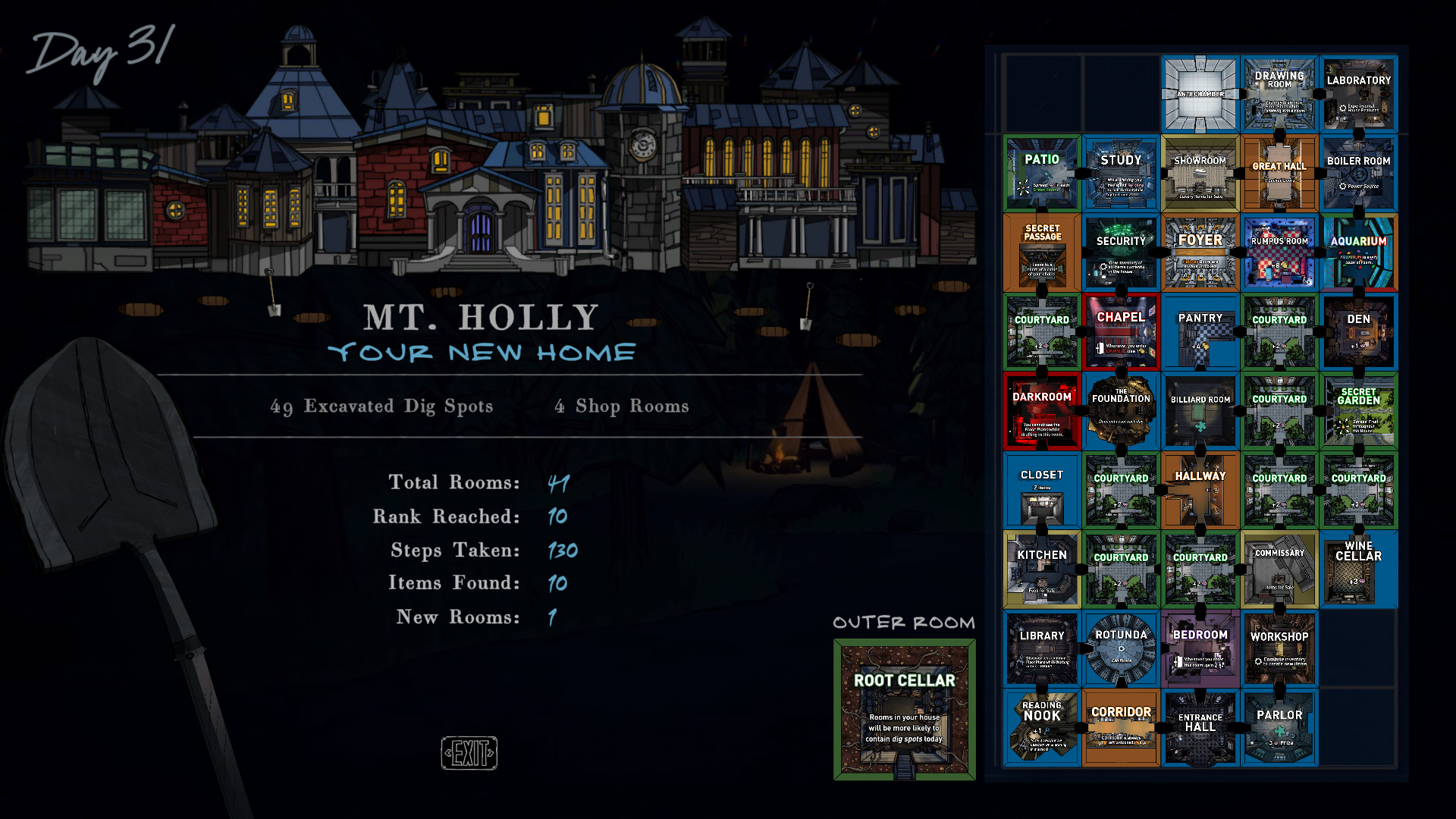
Task: Choose the Darkroom tile
Action: tap(1042, 411)
